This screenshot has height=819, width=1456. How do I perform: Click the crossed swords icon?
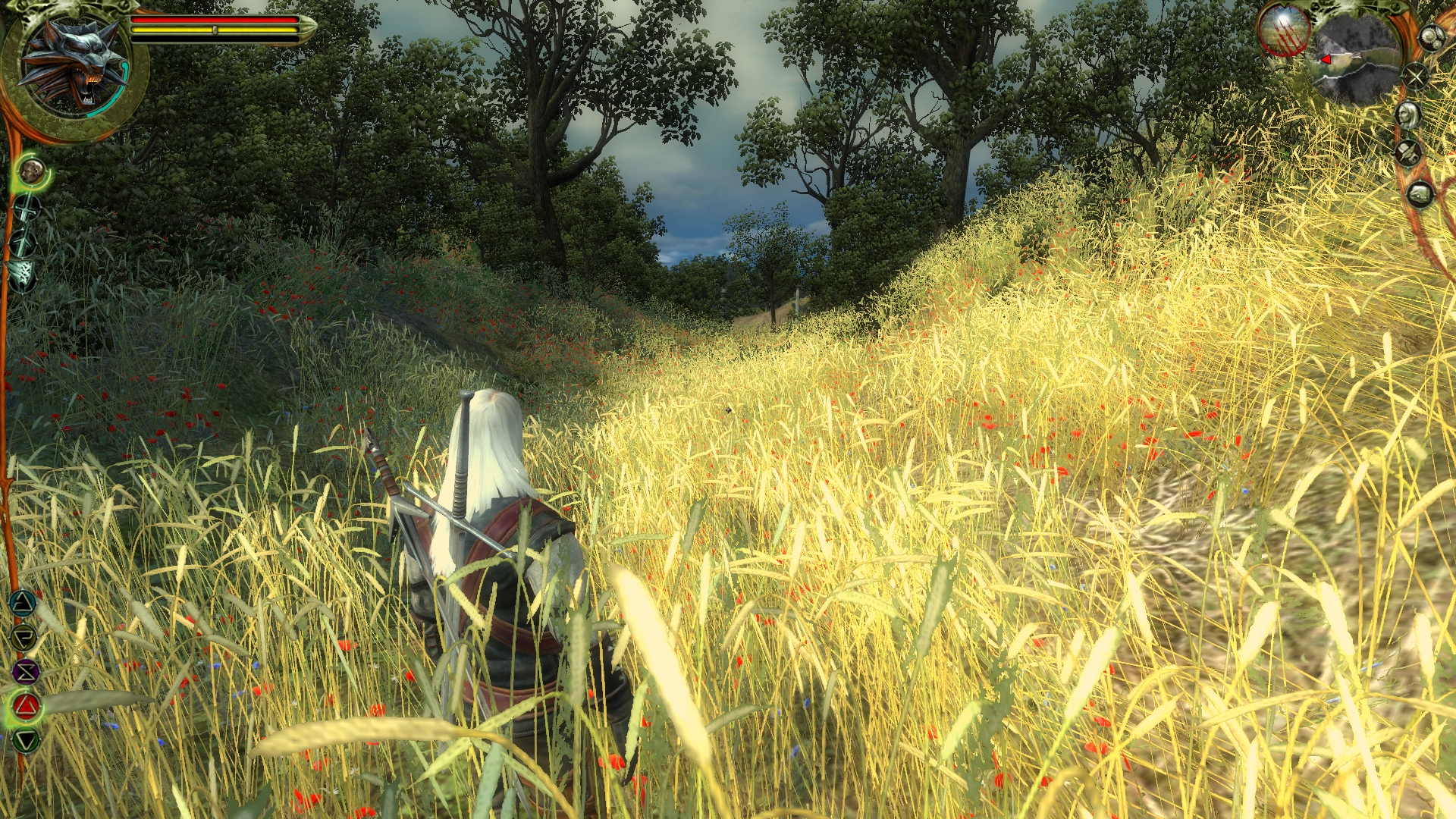click(1415, 76)
